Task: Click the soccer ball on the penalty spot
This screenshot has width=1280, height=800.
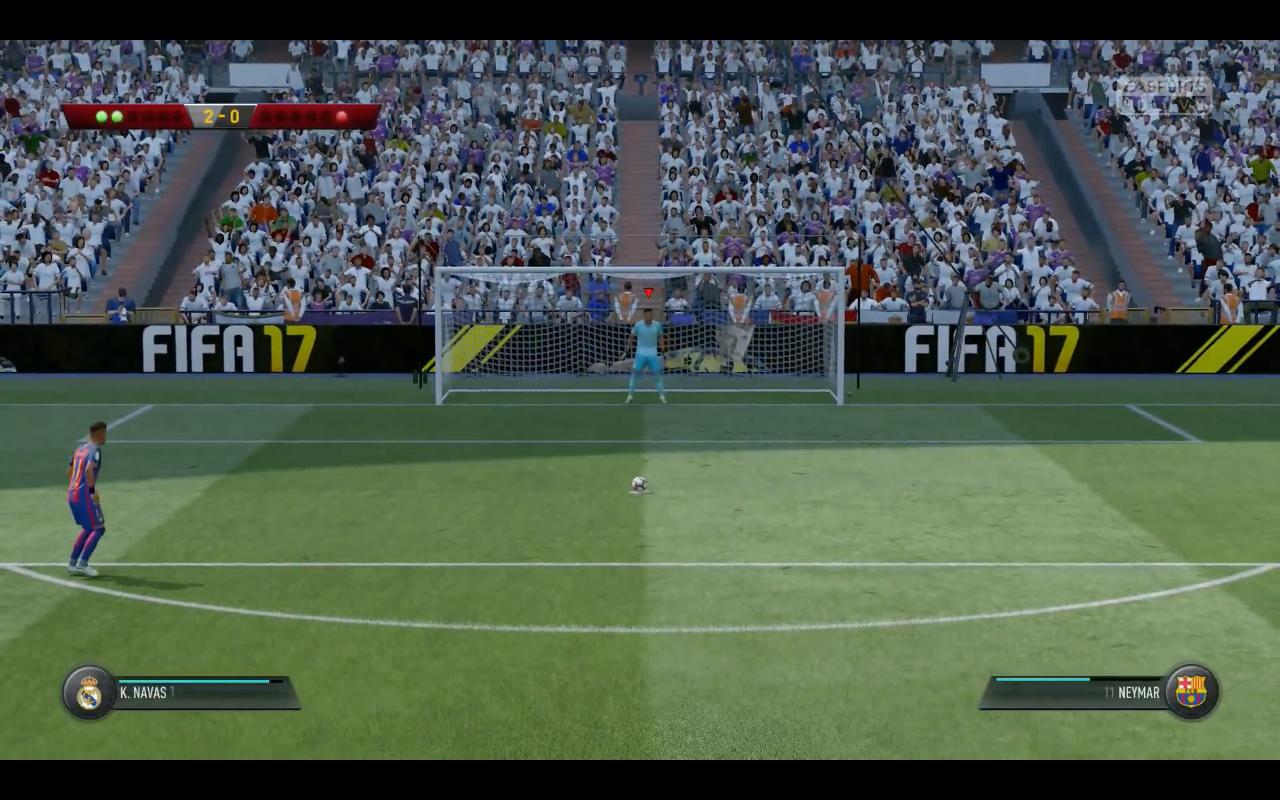Action: 642,483
